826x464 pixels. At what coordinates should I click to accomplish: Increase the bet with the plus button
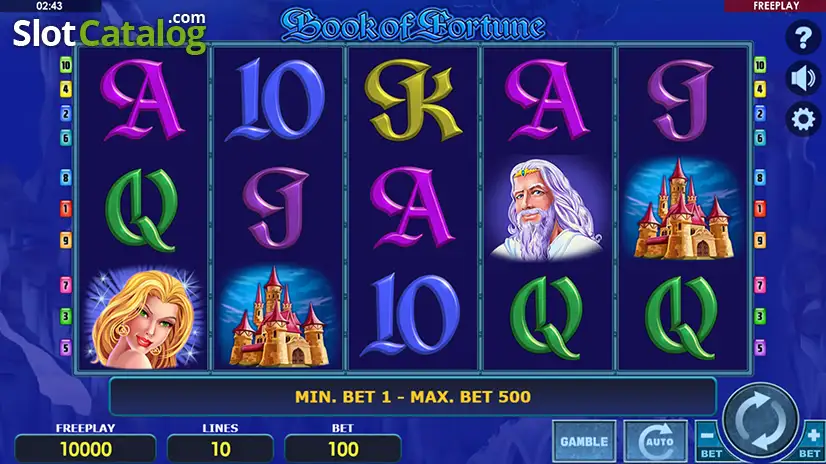pos(814,439)
